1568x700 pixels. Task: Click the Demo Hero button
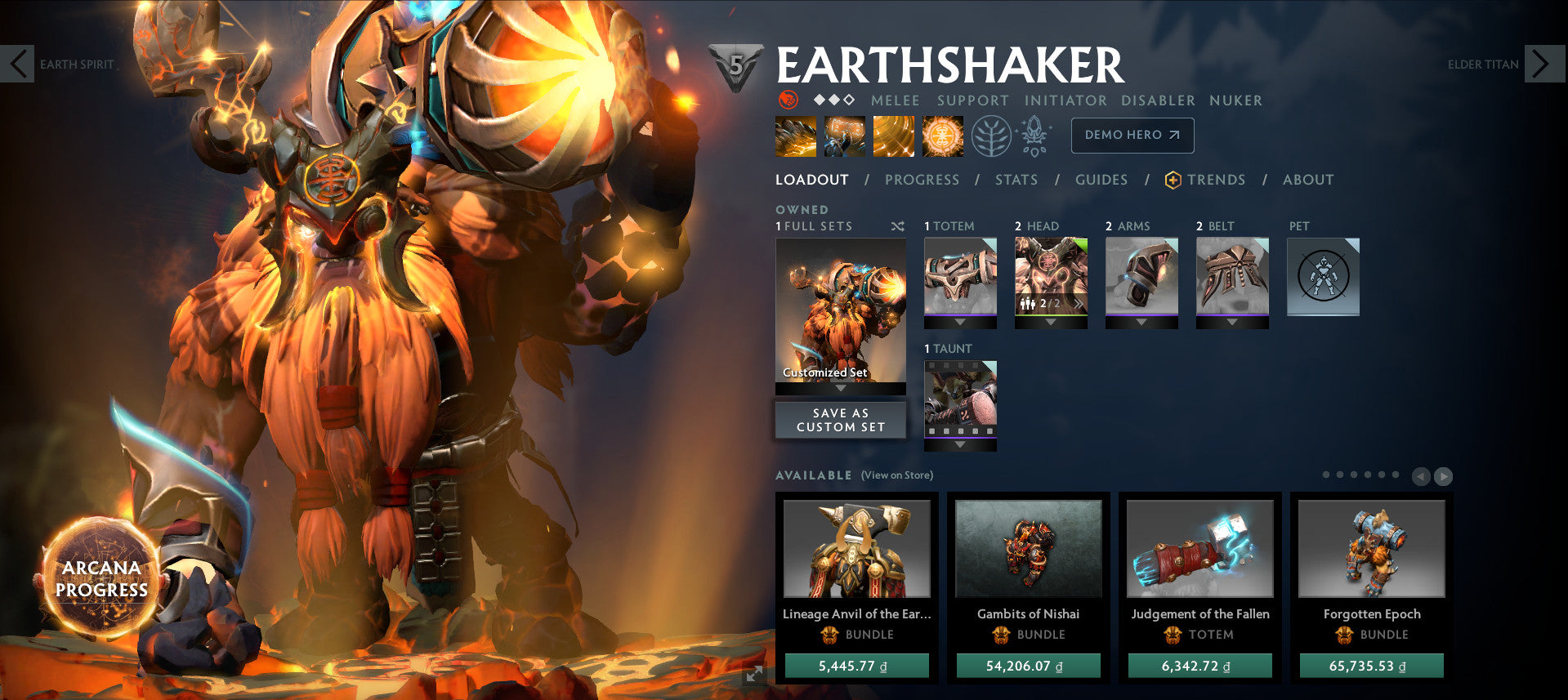click(1132, 136)
